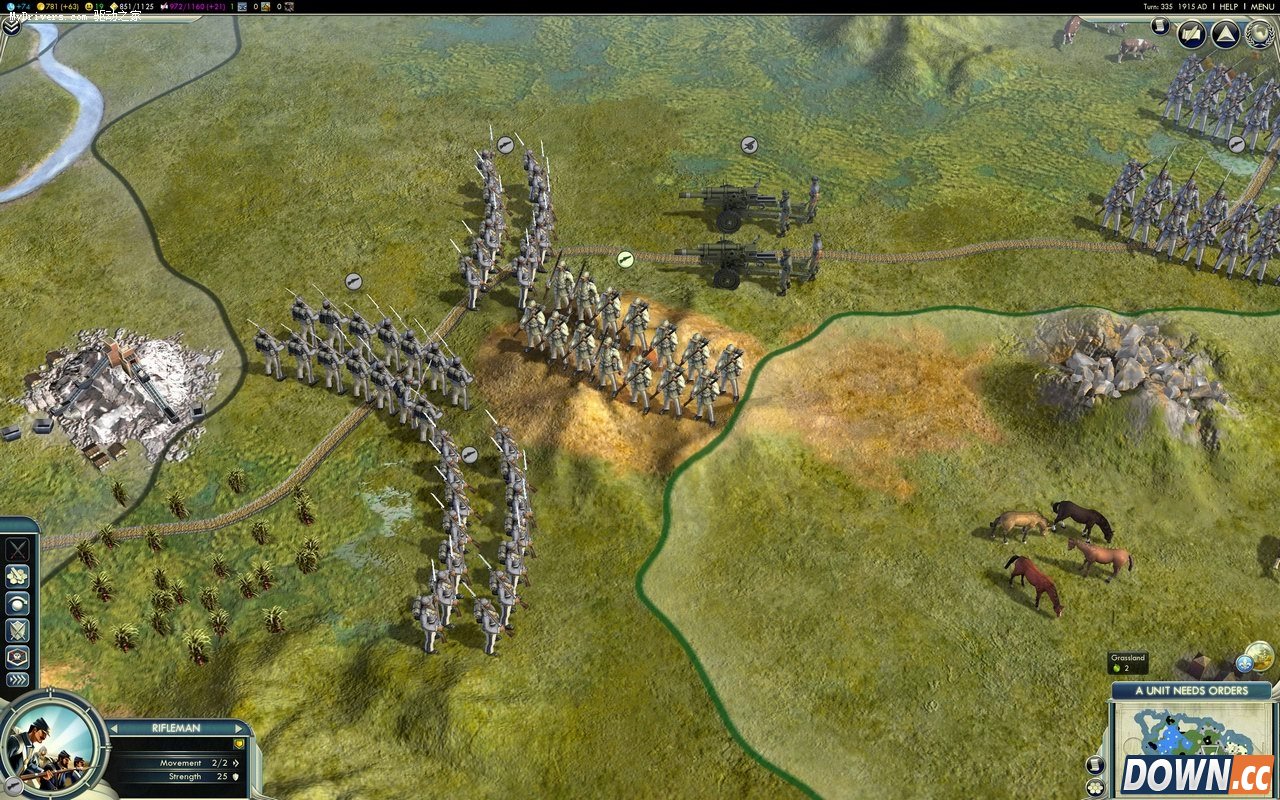Click the A Unit Needs Orders button
This screenshot has width=1280, height=800.
click(x=1191, y=690)
